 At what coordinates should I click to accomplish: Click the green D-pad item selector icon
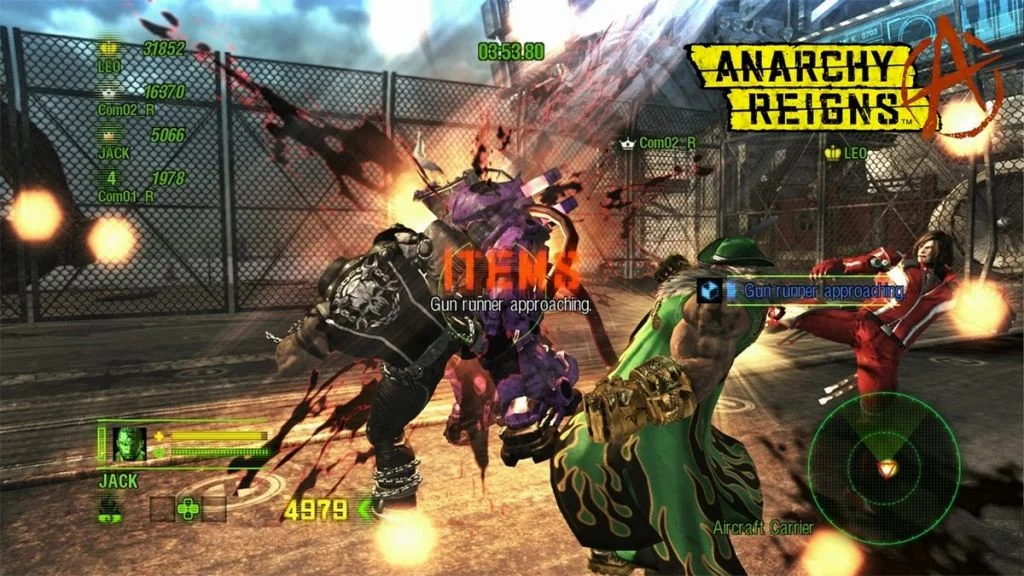[187, 508]
